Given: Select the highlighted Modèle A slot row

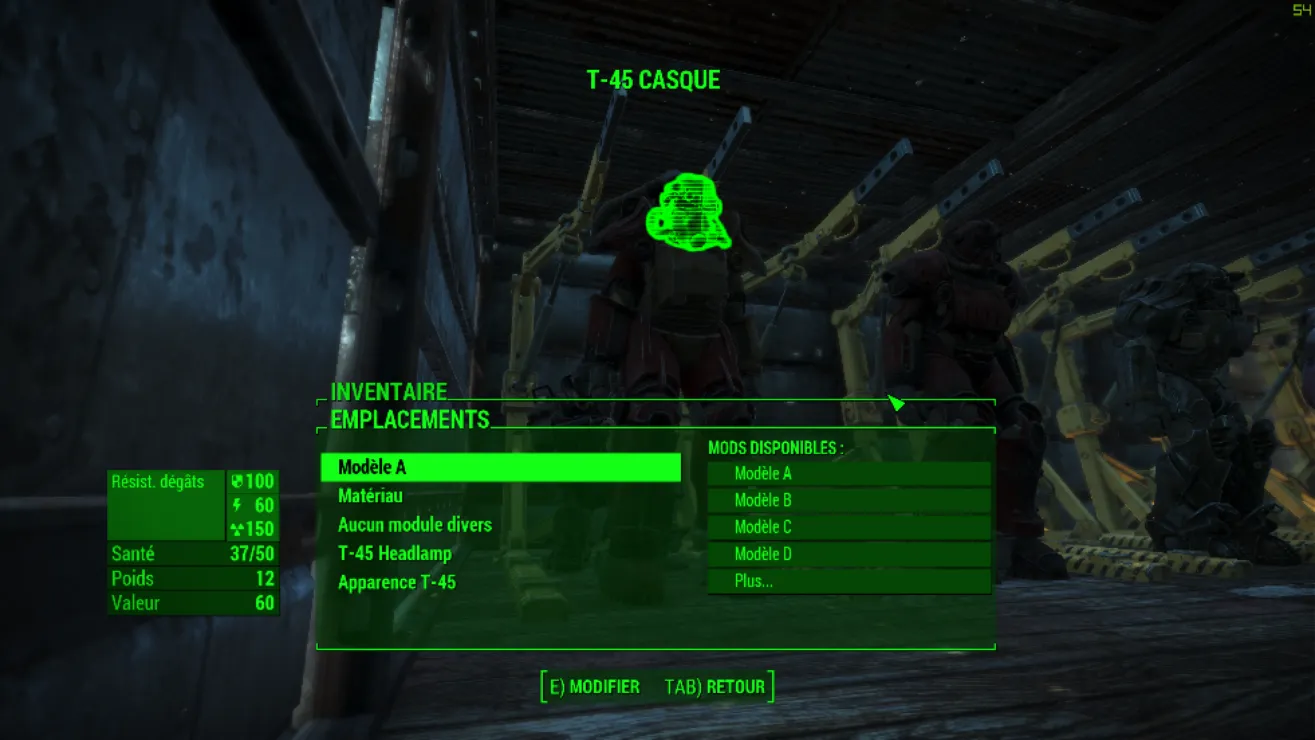Looking at the screenshot, I should pos(500,467).
